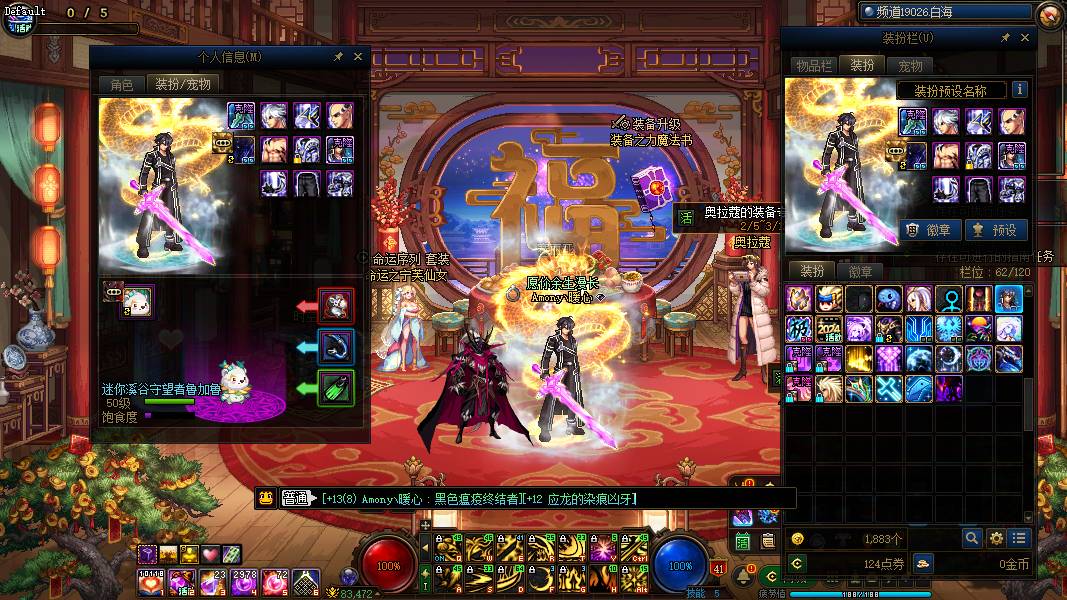Select the 徽章 sub-tab above the item grid
Image resolution: width=1067 pixels, height=600 pixels.
(x=860, y=271)
